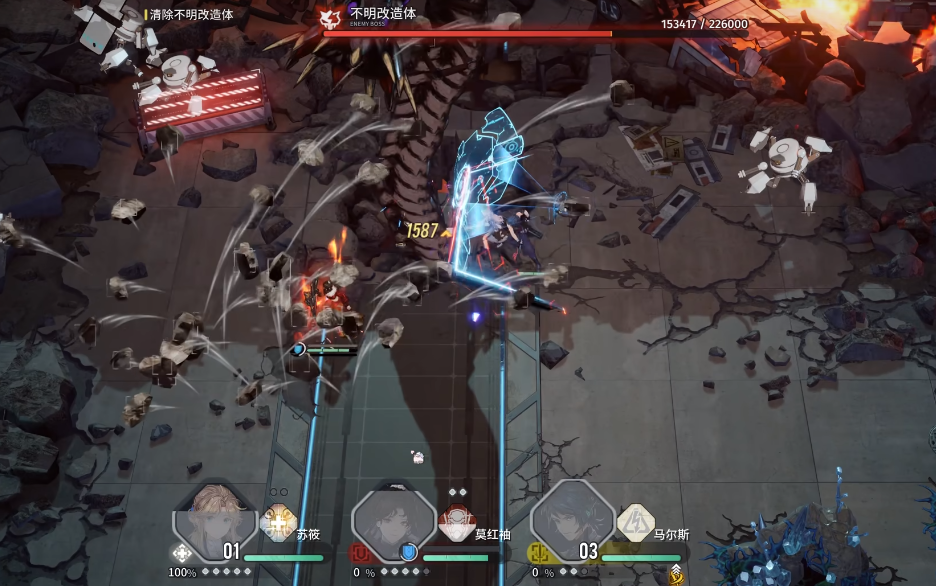Use 马尔斯's lightning skill icon

pyautogui.click(x=635, y=522)
